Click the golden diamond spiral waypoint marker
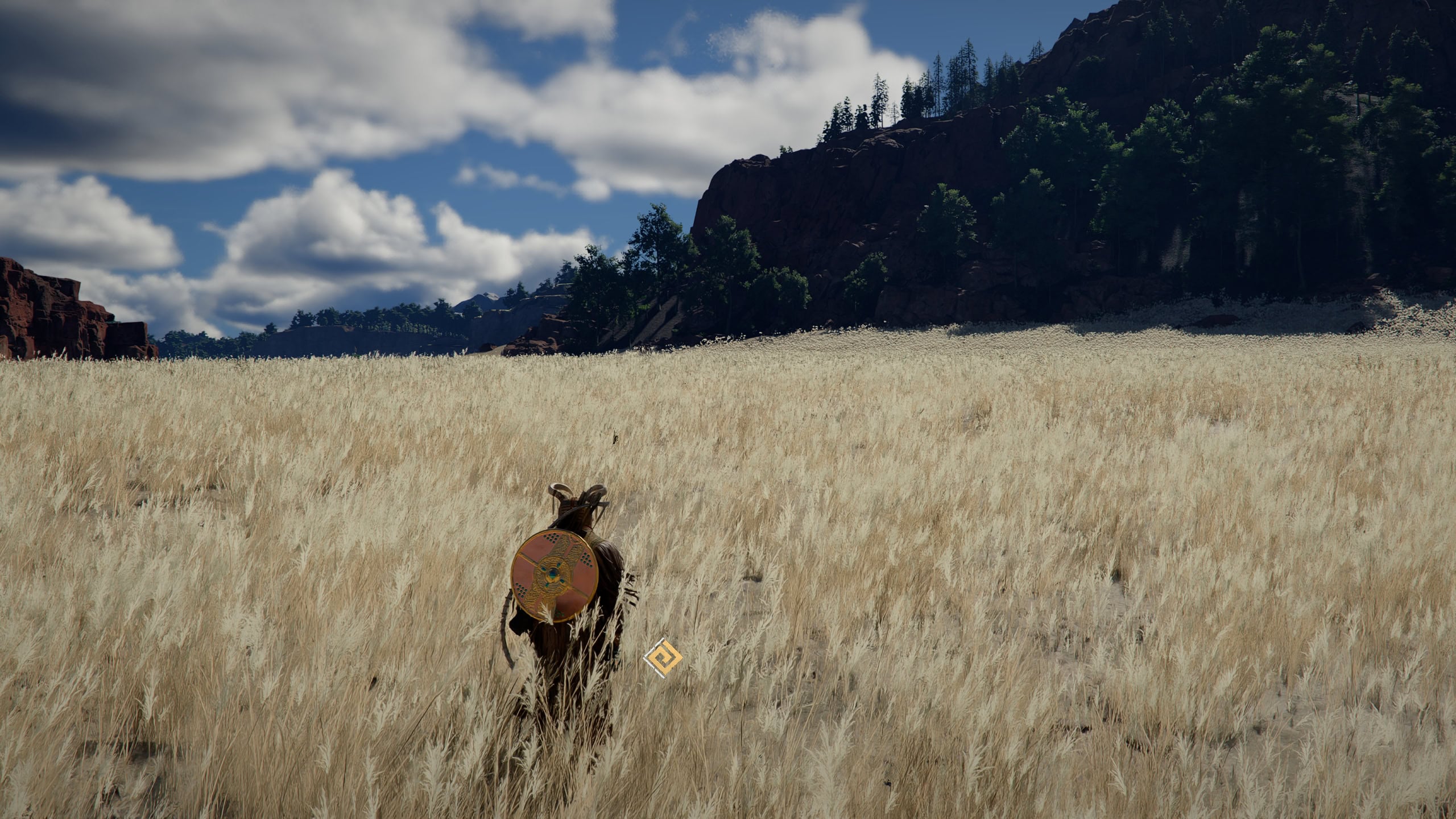The width and height of the screenshot is (1456, 819). [663, 659]
